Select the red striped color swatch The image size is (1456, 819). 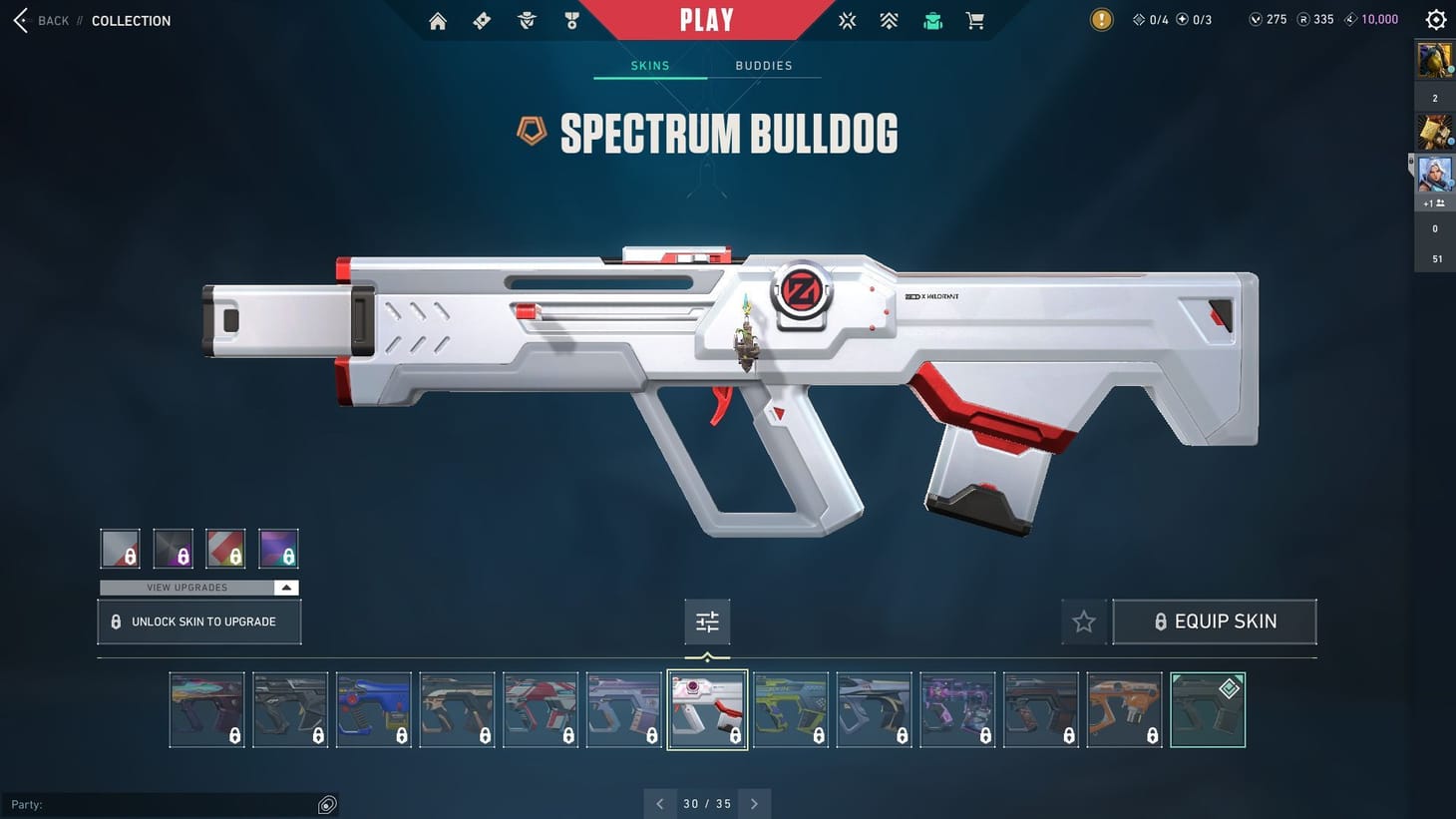pyautogui.click(x=225, y=548)
